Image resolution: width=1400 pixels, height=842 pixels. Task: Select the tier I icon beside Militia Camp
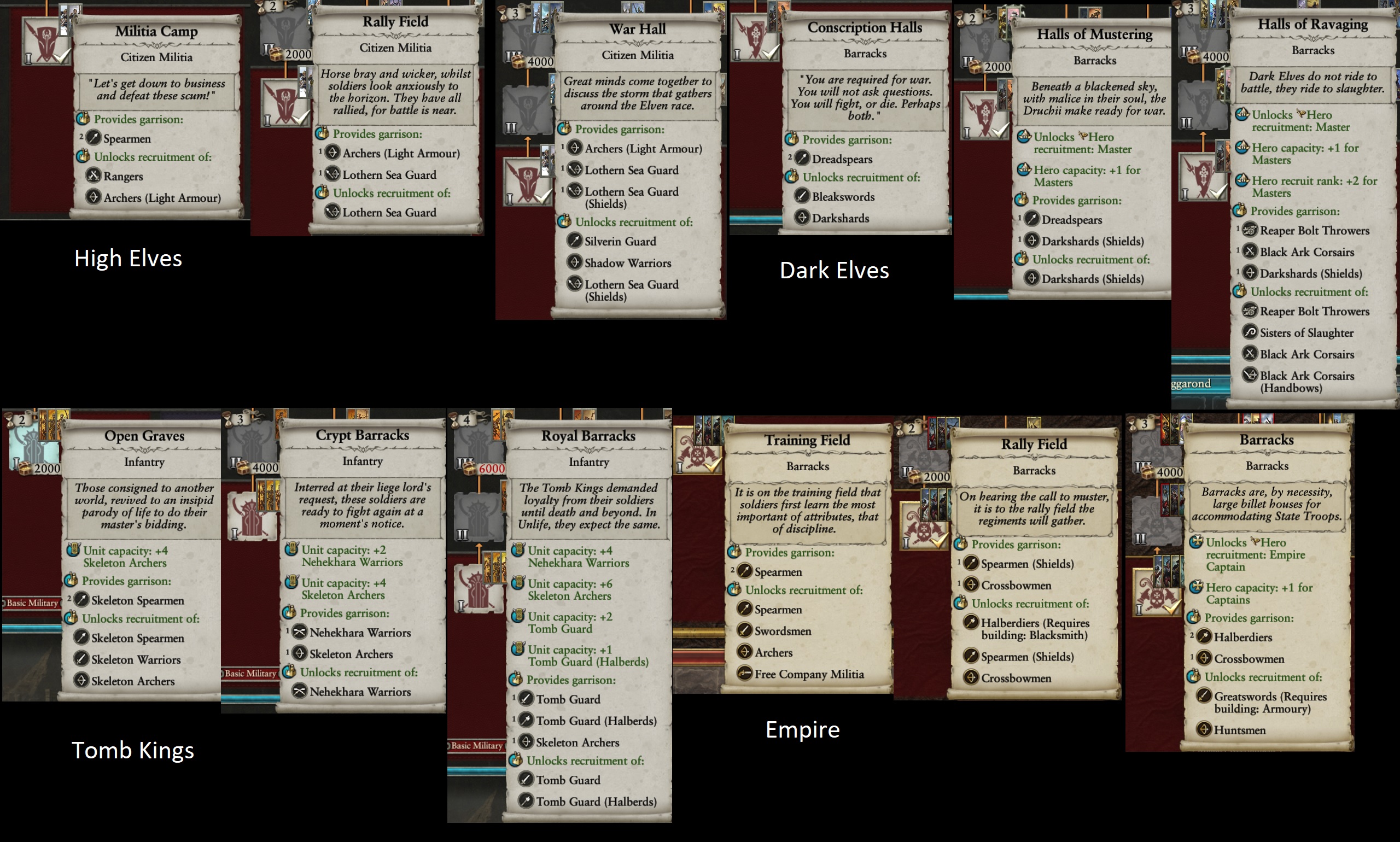tap(45, 41)
